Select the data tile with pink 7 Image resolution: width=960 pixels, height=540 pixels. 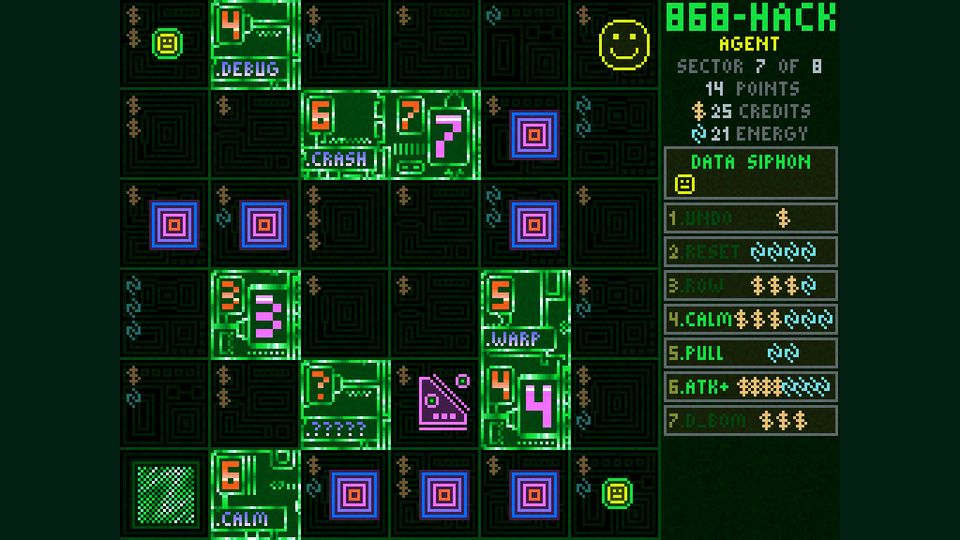pos(435,134)
